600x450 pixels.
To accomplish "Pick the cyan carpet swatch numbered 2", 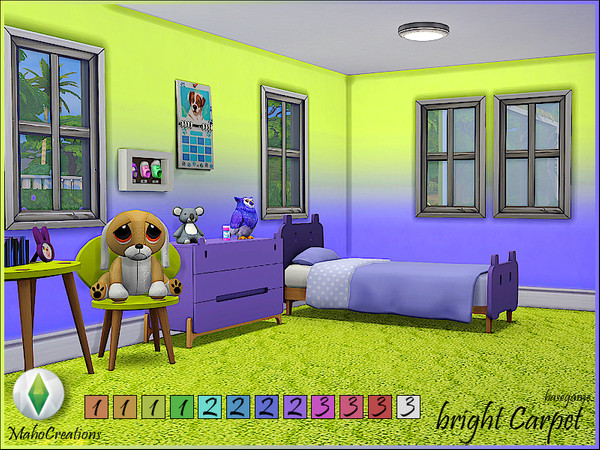I will coord(209,406).
